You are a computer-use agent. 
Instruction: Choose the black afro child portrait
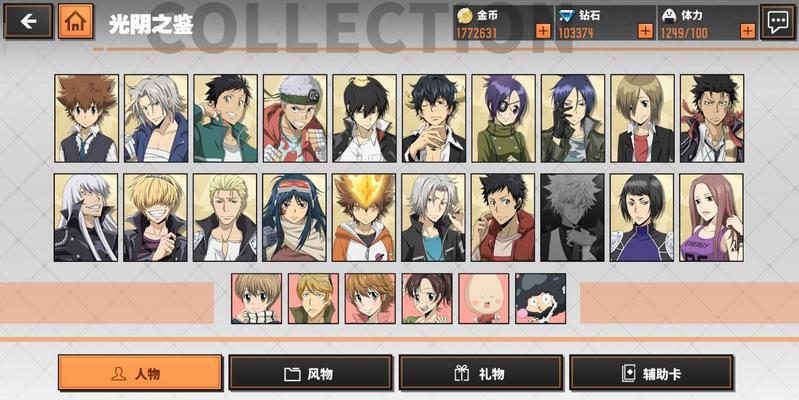(541, 298)
